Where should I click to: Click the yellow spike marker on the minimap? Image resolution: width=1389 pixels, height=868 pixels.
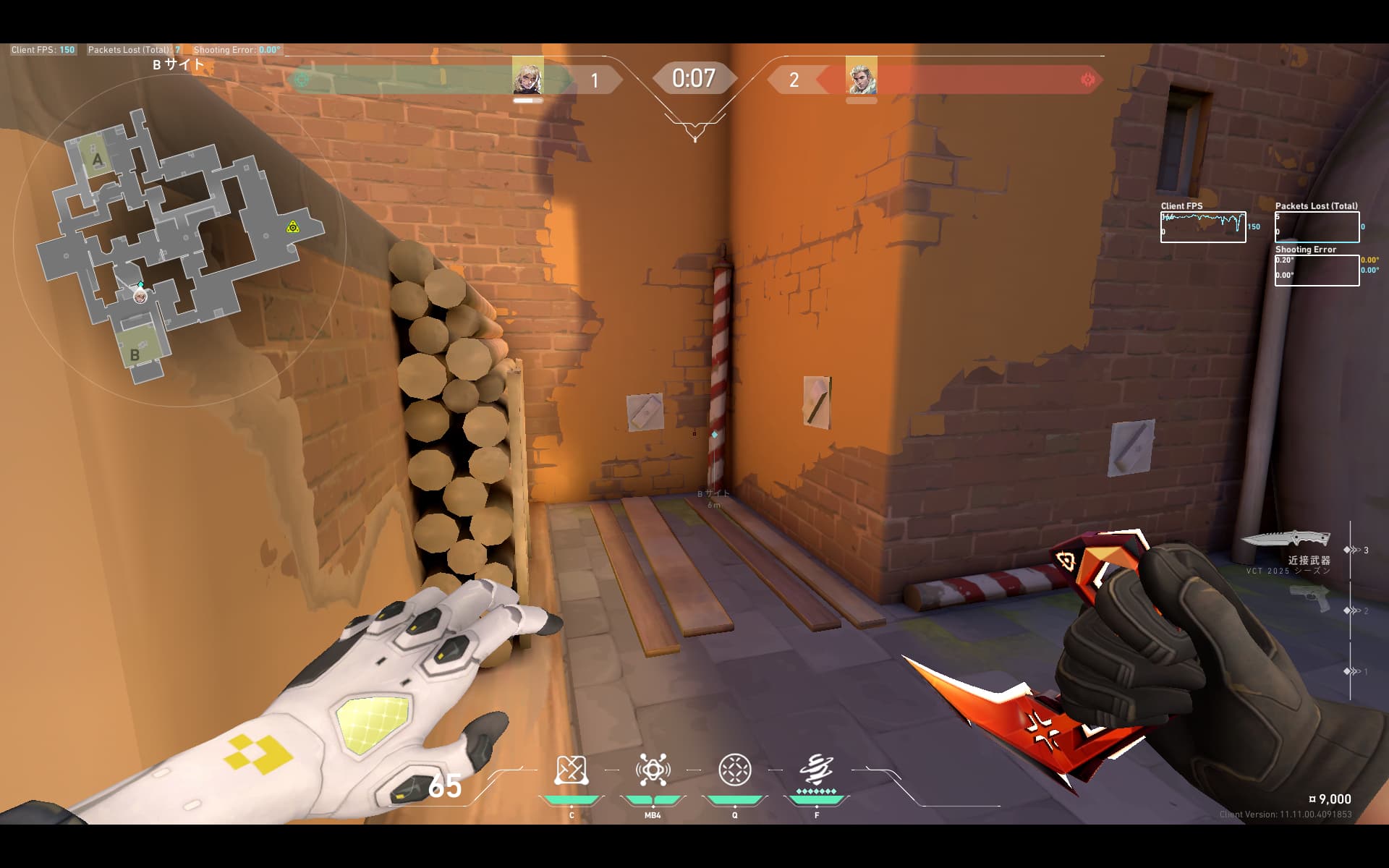(292, 227)
